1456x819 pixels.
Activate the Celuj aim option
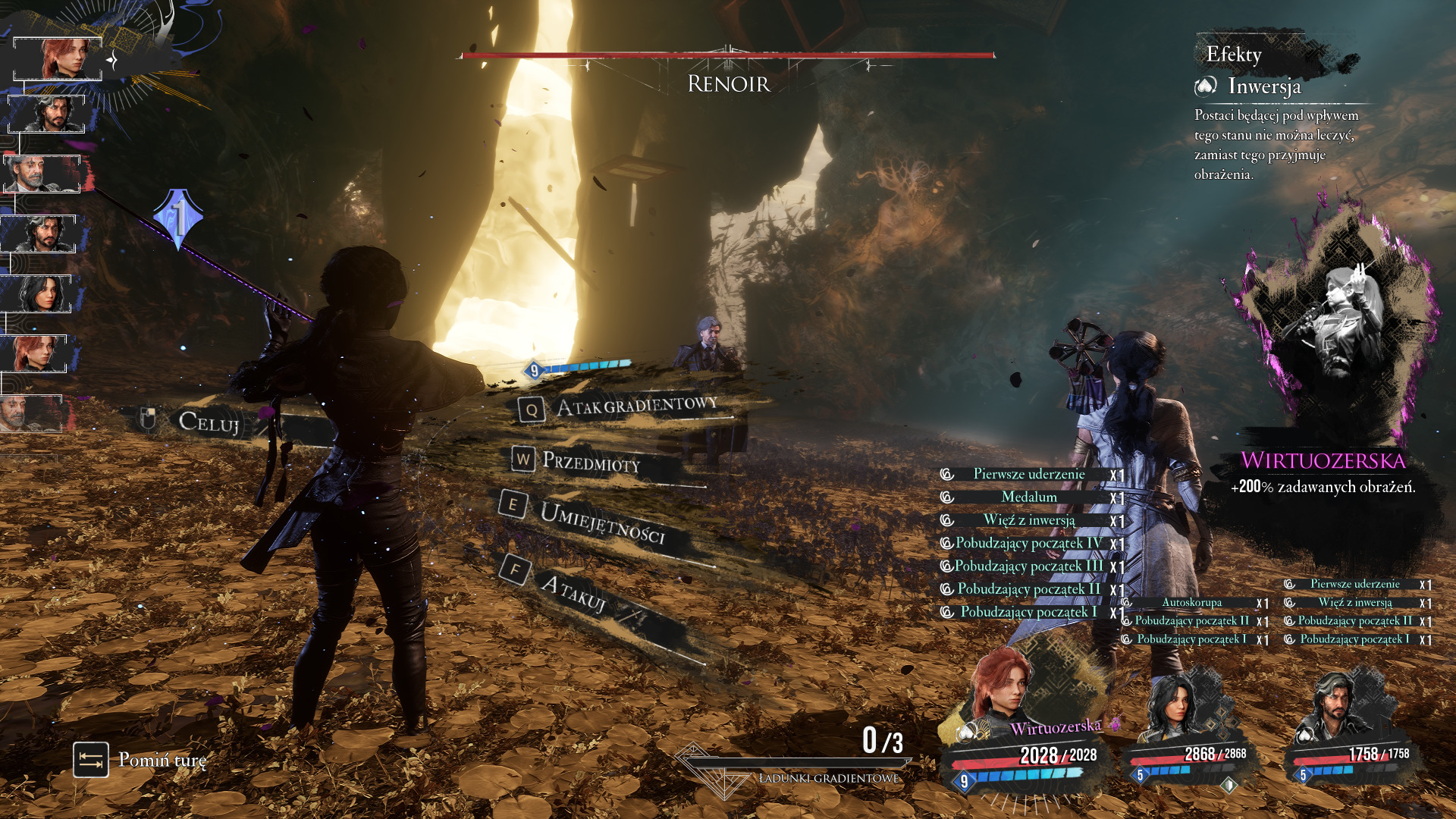point(208,422)
